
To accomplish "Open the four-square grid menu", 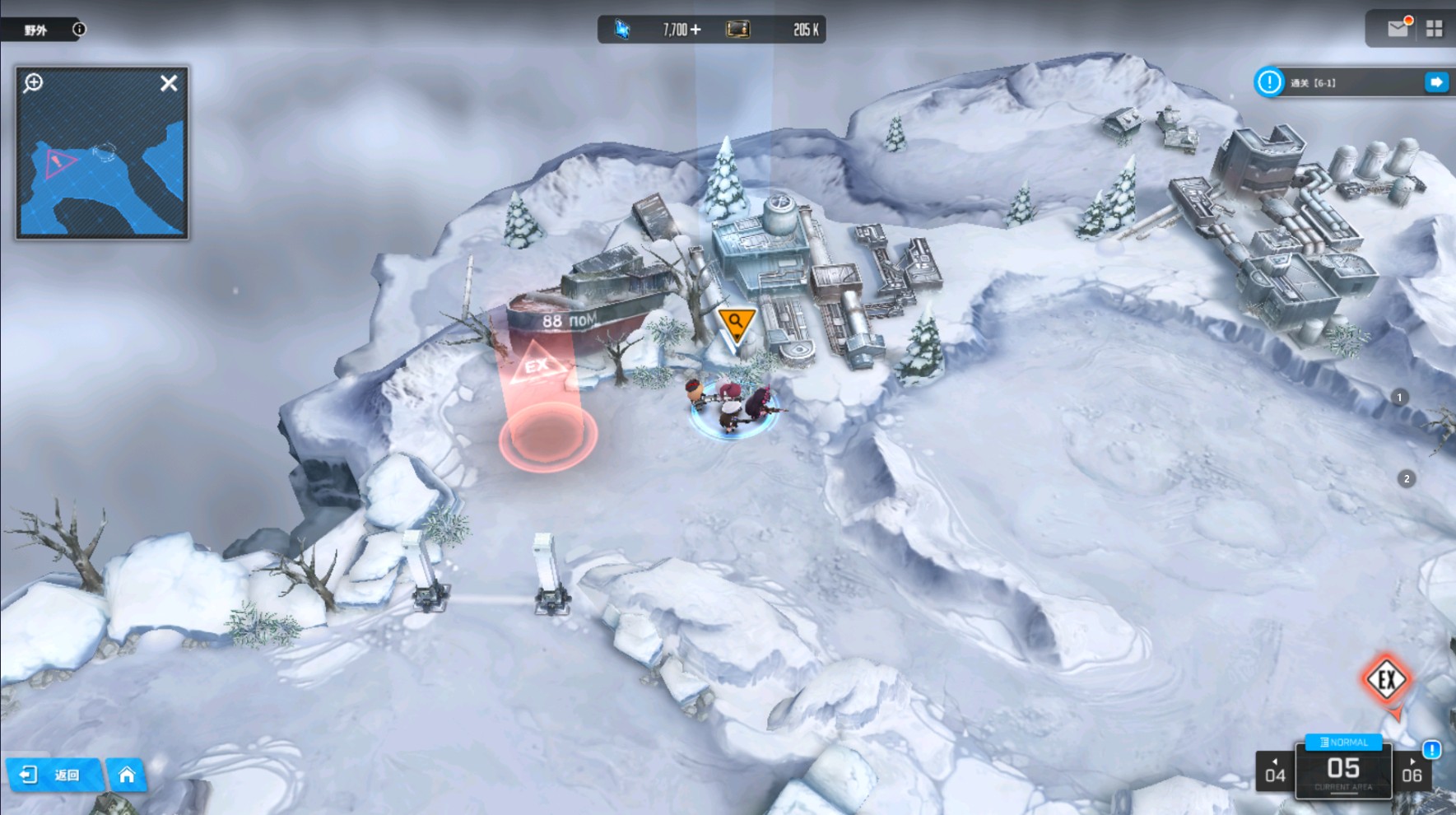I will (1434, 29).
